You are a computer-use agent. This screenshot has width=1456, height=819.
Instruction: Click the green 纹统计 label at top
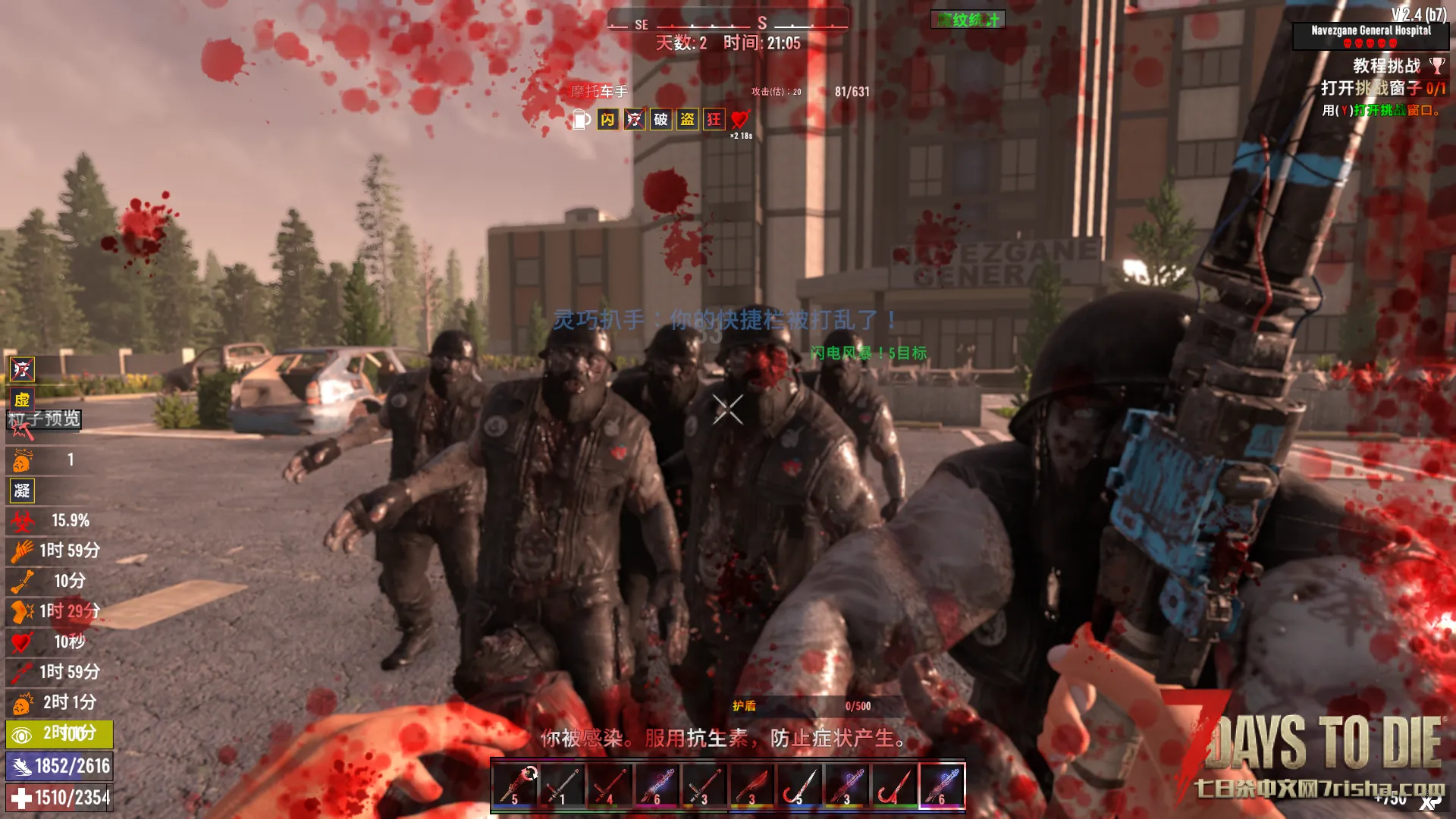(968, 20)
